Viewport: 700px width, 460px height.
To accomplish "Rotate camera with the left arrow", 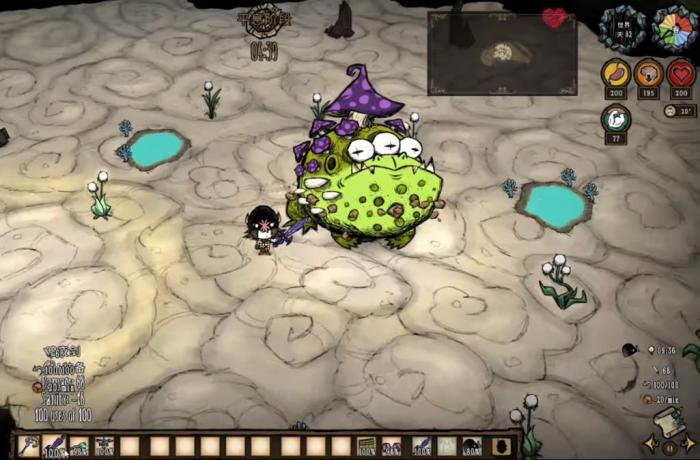I will [x=650, y=442].
